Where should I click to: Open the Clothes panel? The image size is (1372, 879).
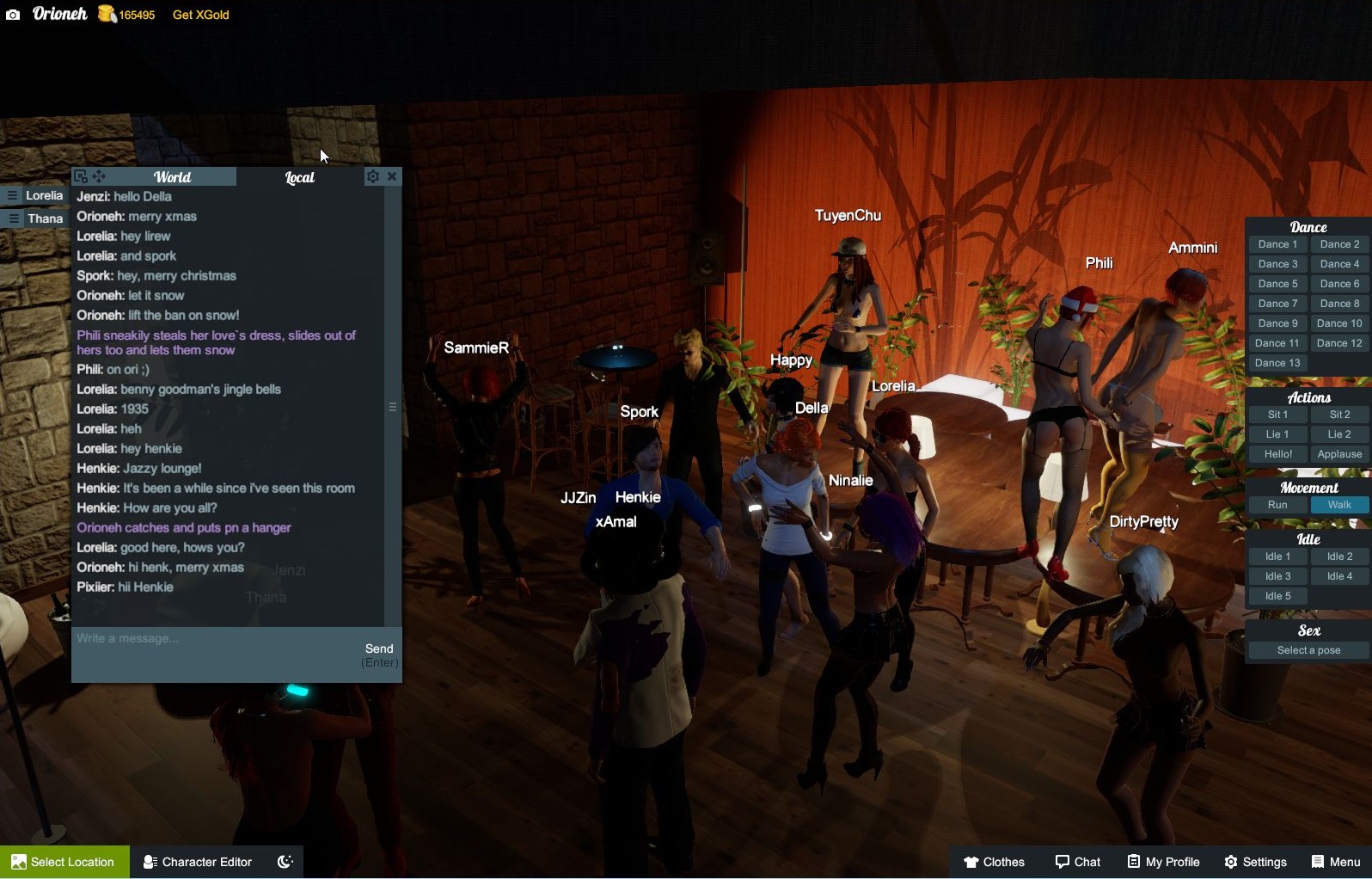tap(994, 862)
